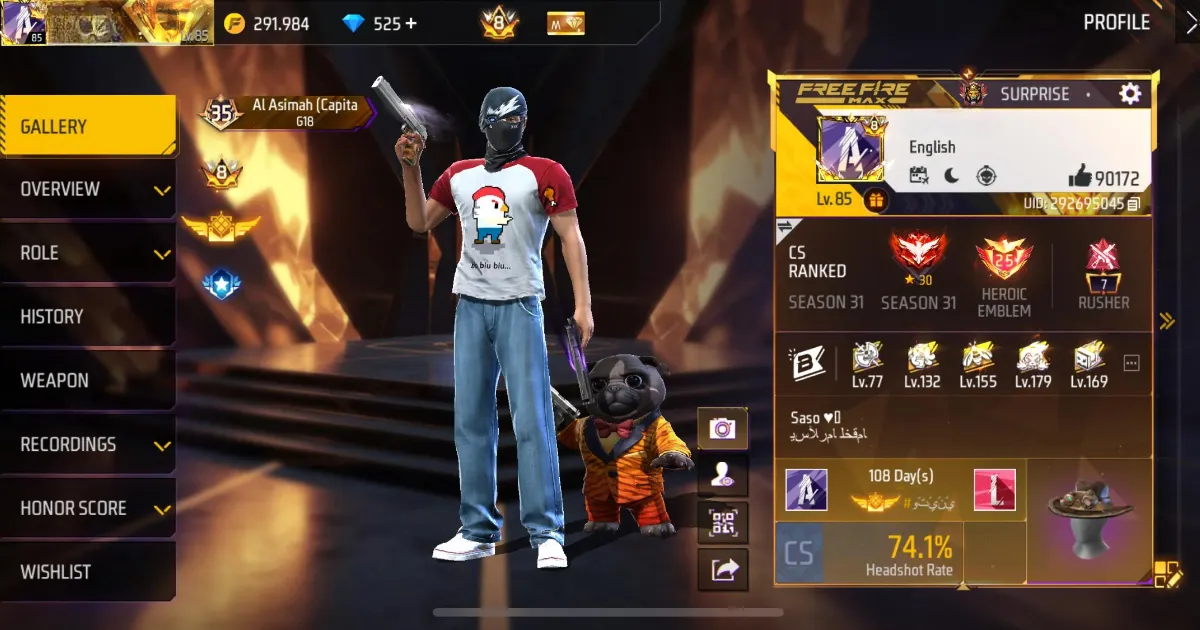Screen dimensions: 1200x630
Task: Expand the Recordings menu
Action: coord(88,445)
